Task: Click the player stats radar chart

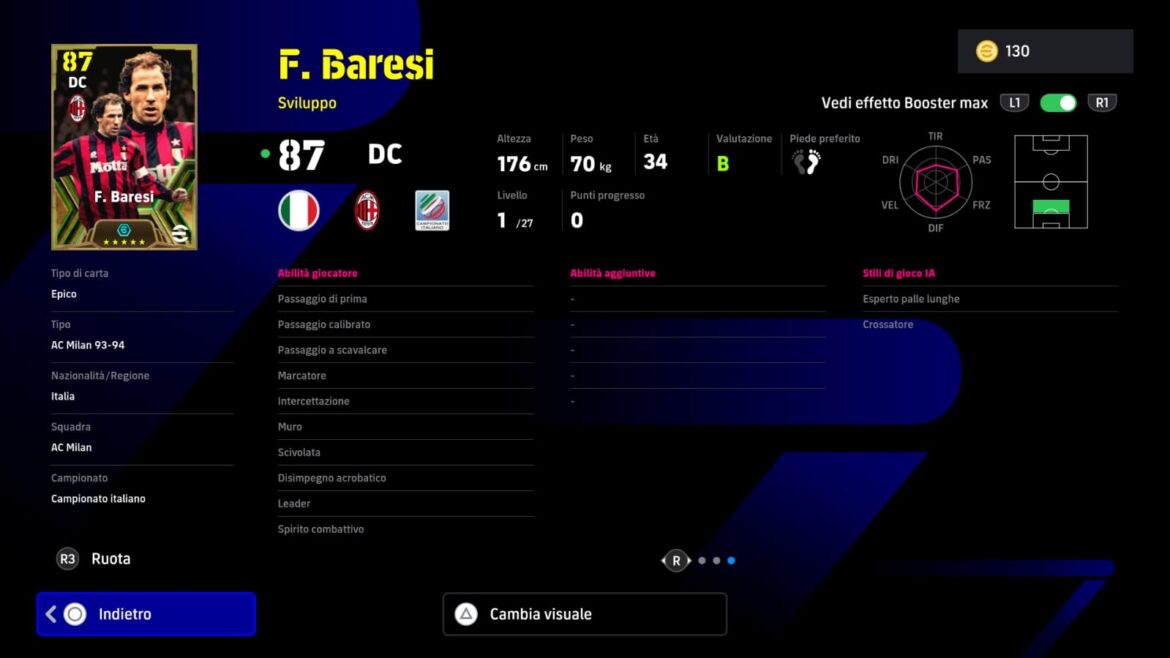Action: coord(935,182)
